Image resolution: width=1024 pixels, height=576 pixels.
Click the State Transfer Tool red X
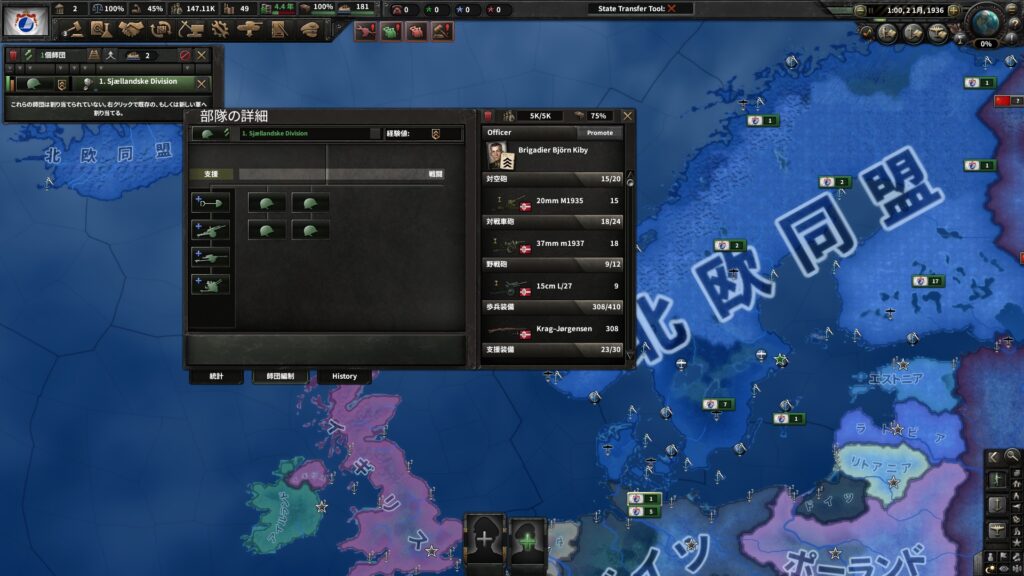[672, 8]
